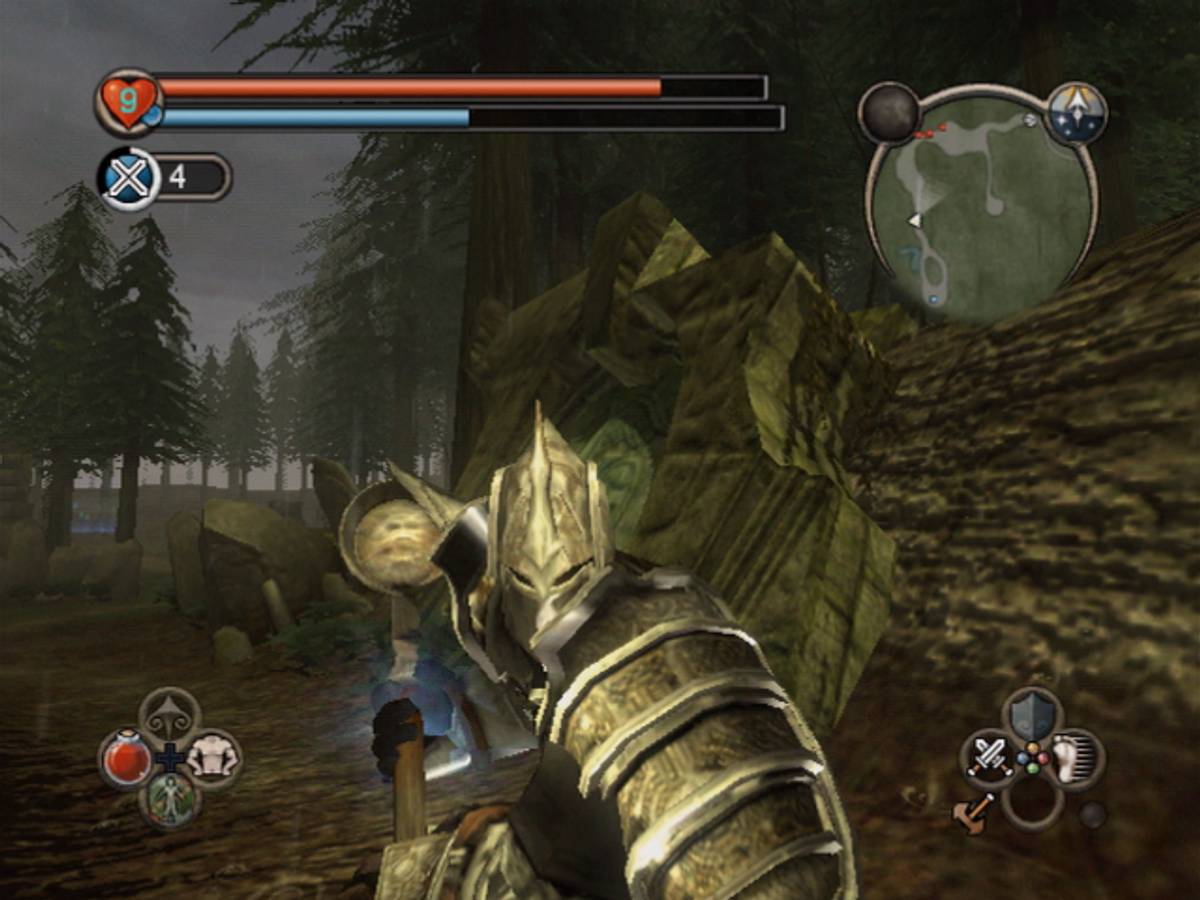Choose the spade-shaped swirl icon

(x=169, y=715)
